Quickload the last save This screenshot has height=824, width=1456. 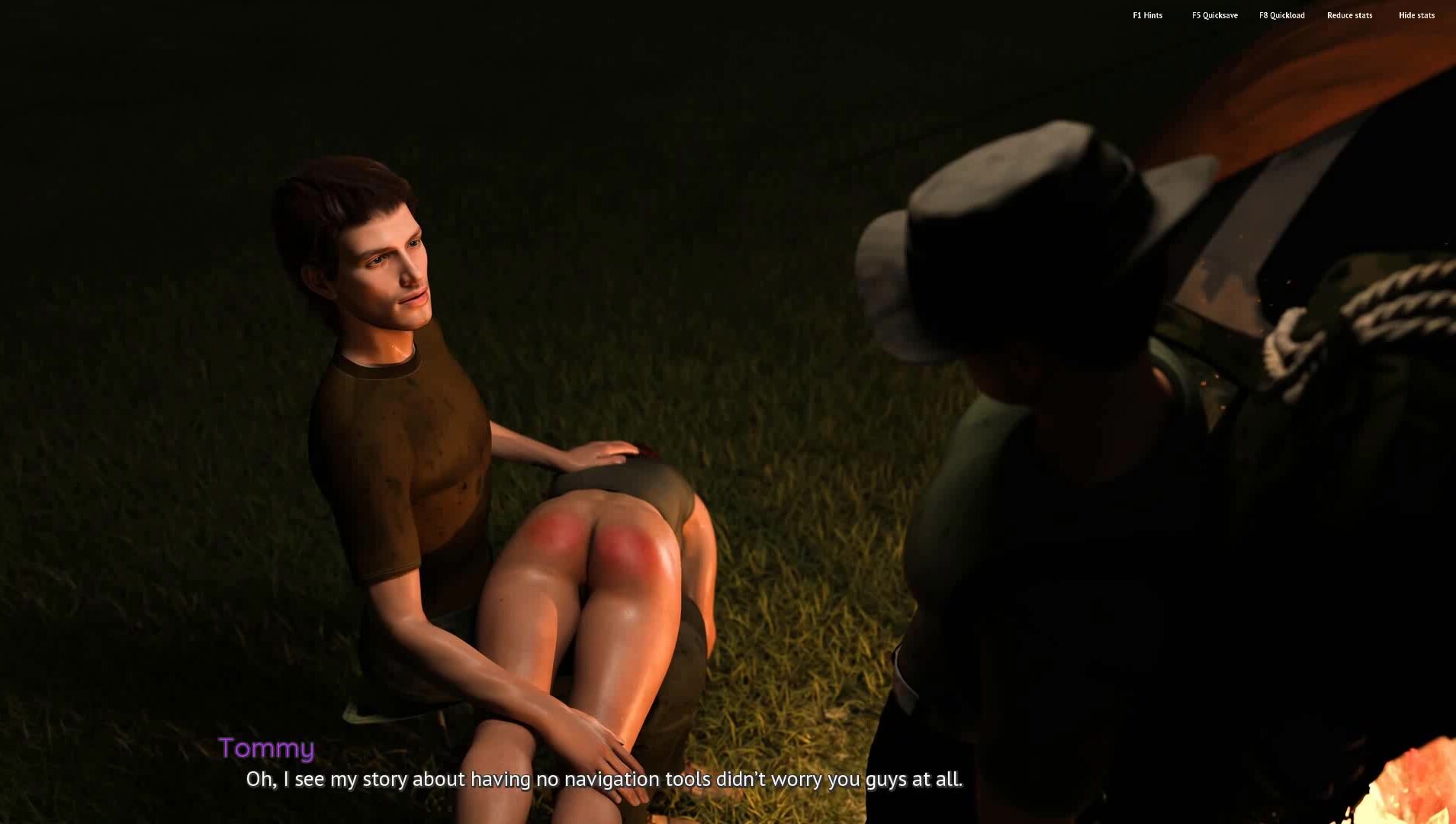pos(1281,15)
